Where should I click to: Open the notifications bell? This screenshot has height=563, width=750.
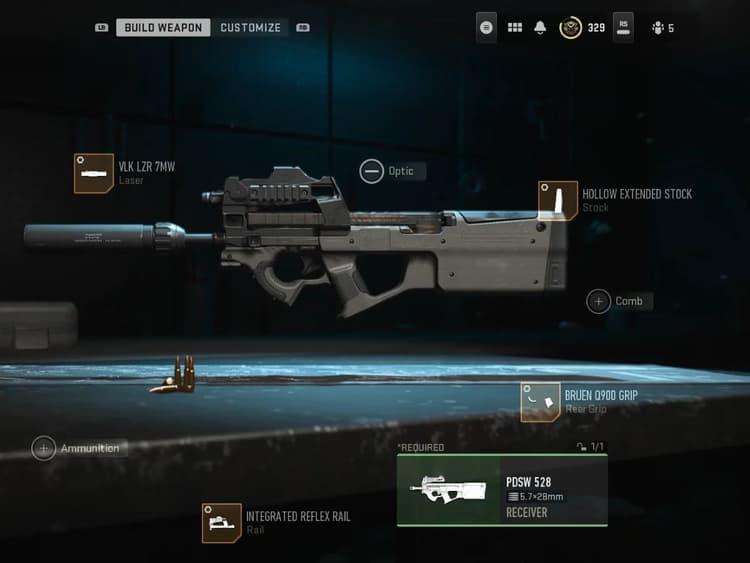pos(541,28)
